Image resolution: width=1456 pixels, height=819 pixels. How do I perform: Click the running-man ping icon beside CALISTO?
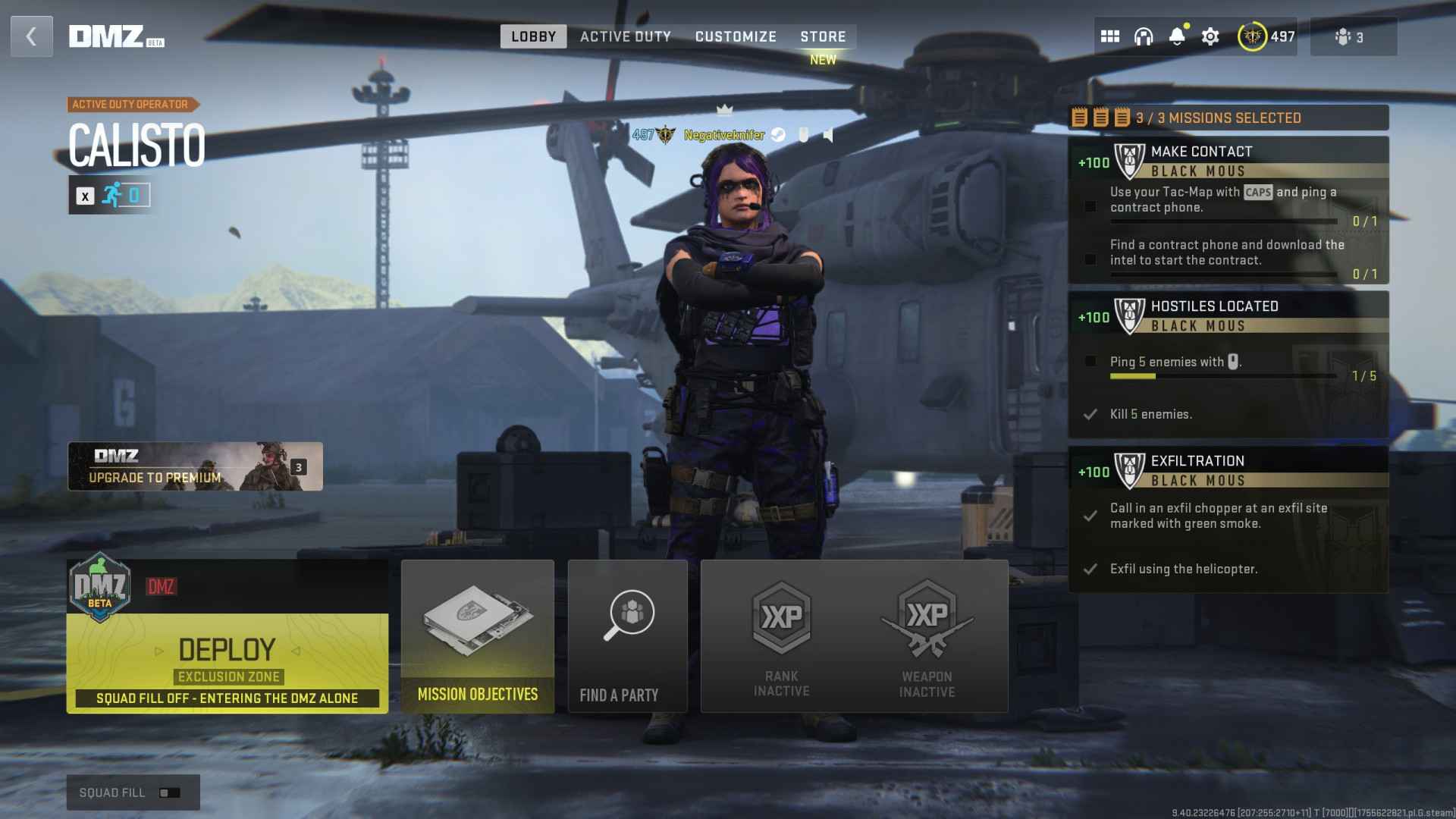[111, 195]
